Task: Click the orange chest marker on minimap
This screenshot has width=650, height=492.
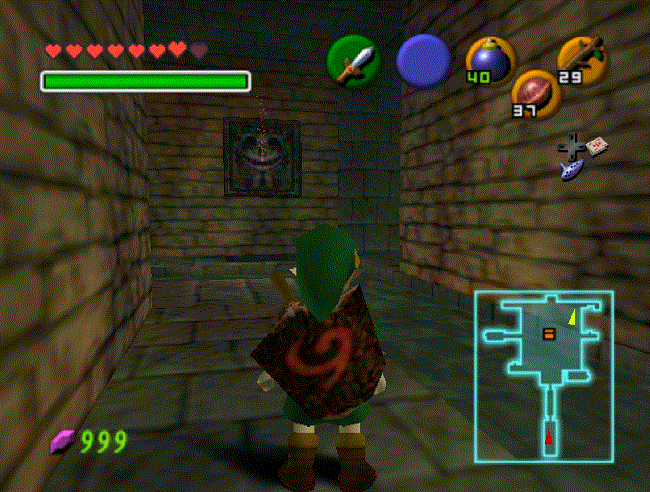Action: pos(547,333)
